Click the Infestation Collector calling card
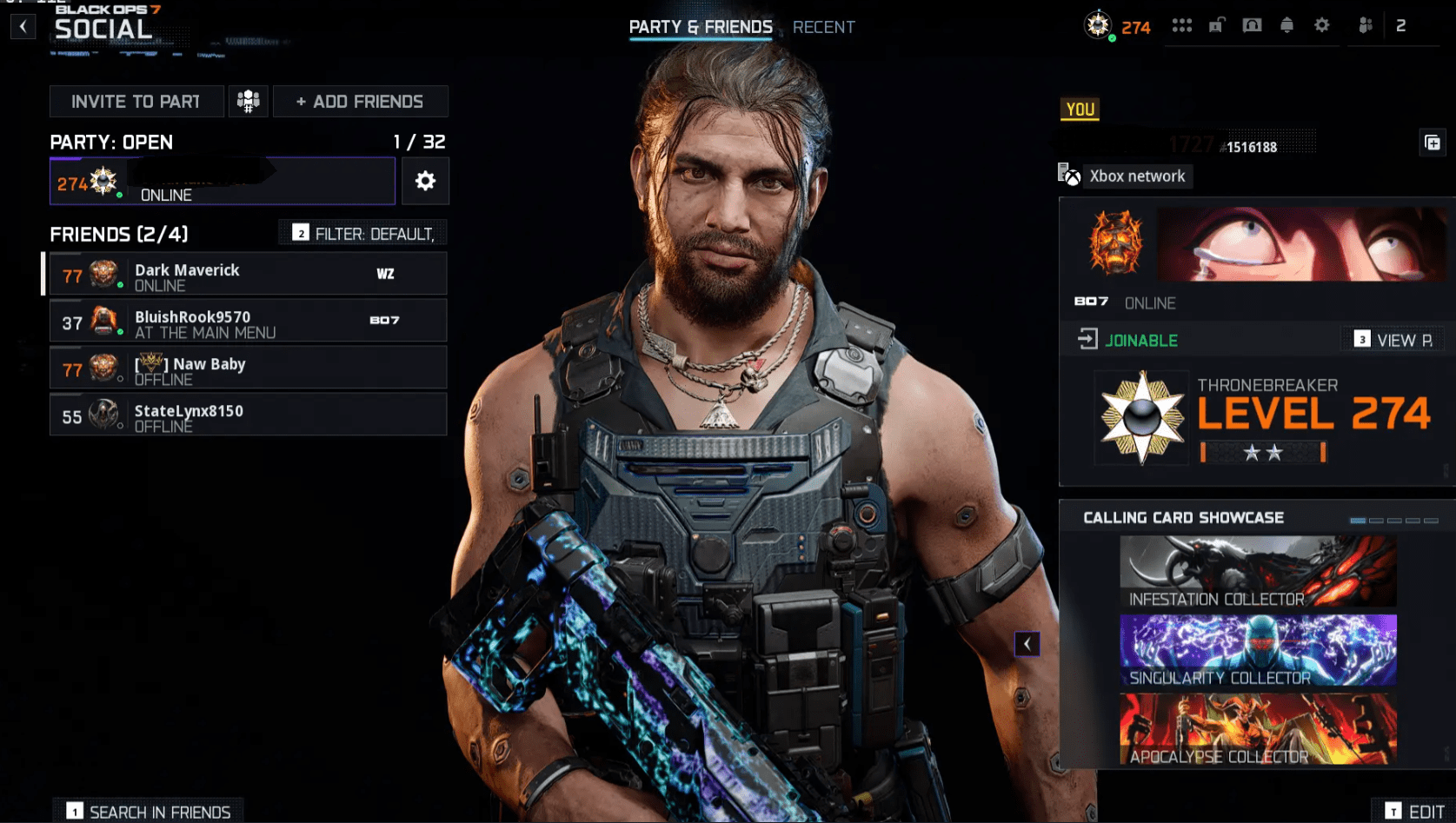The width and height of the screenshot is (1456, 823). coord(1258,572)
